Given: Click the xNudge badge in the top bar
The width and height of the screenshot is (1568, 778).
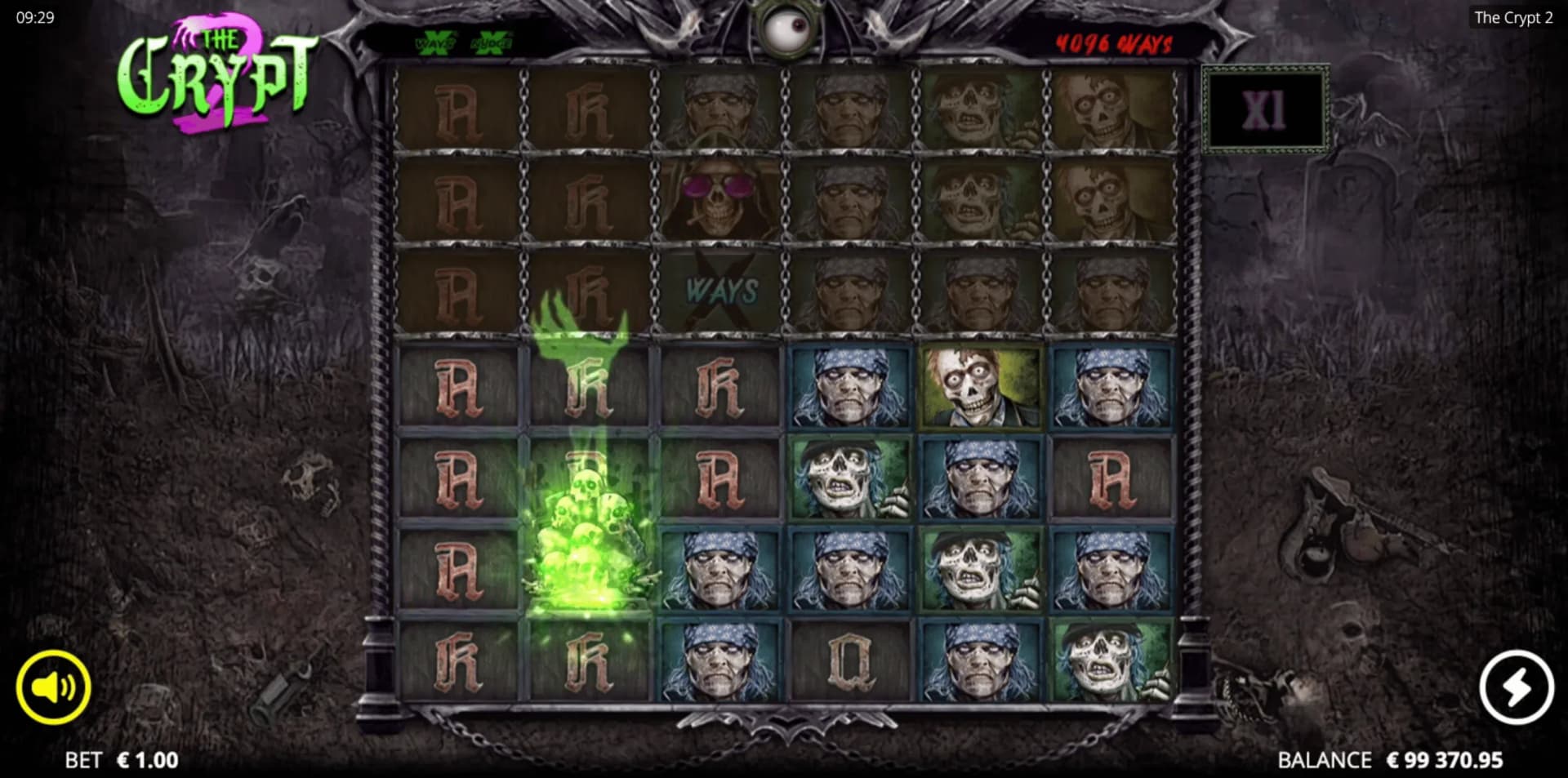Looking at the screenshot, I should point(491,42).
